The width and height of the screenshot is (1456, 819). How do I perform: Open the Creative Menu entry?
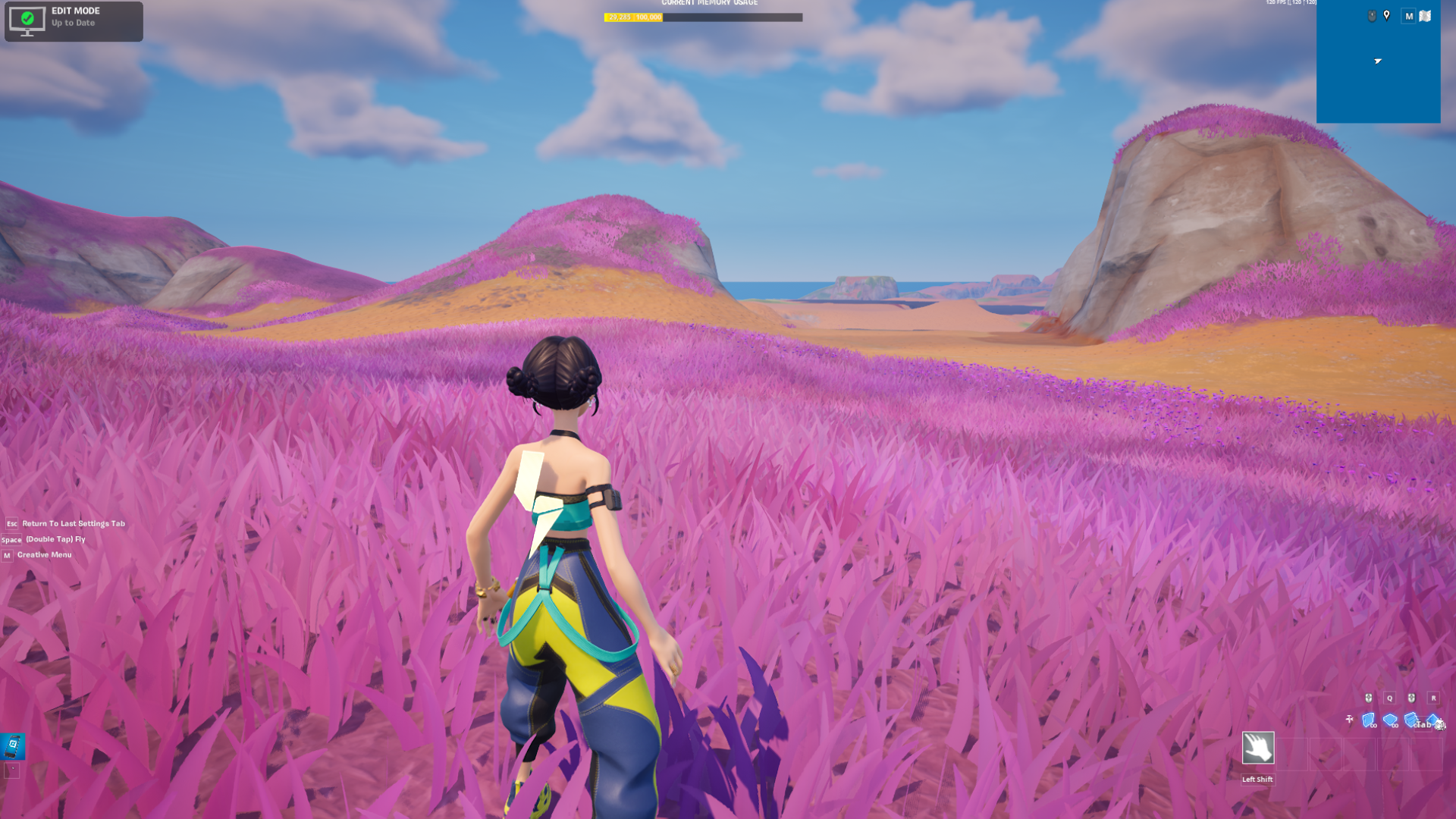(44, 554)
